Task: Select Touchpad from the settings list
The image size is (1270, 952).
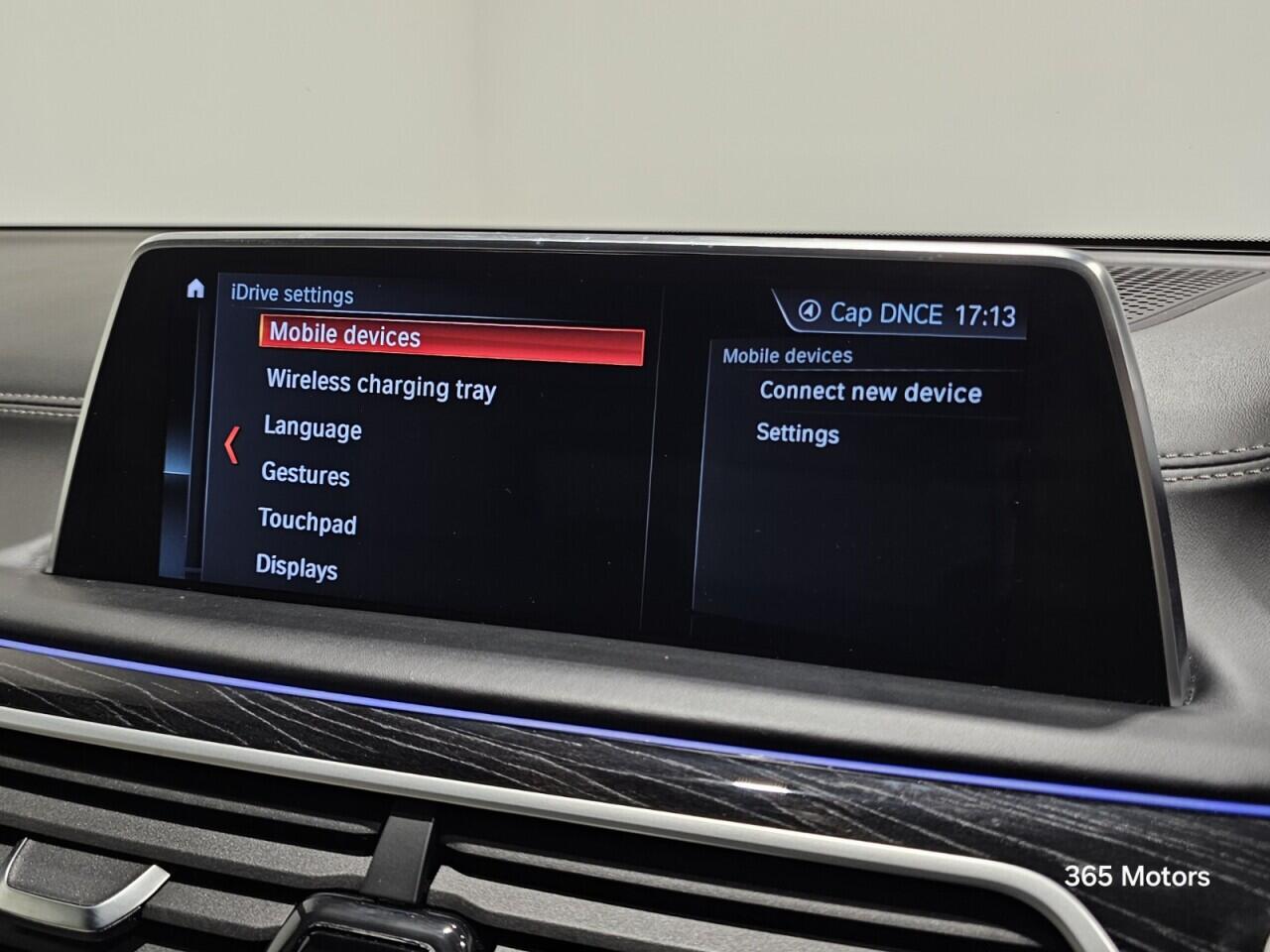Action: pos(308,525)
